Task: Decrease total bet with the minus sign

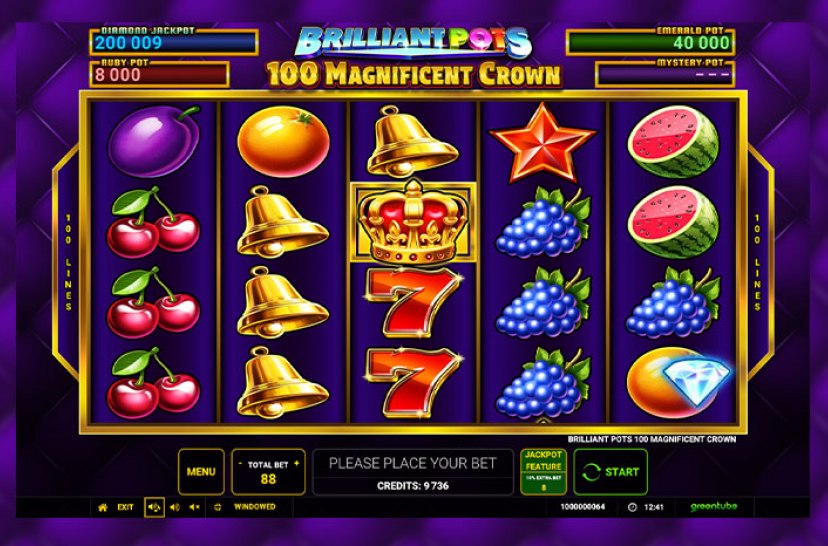Action: click(242, 465)
